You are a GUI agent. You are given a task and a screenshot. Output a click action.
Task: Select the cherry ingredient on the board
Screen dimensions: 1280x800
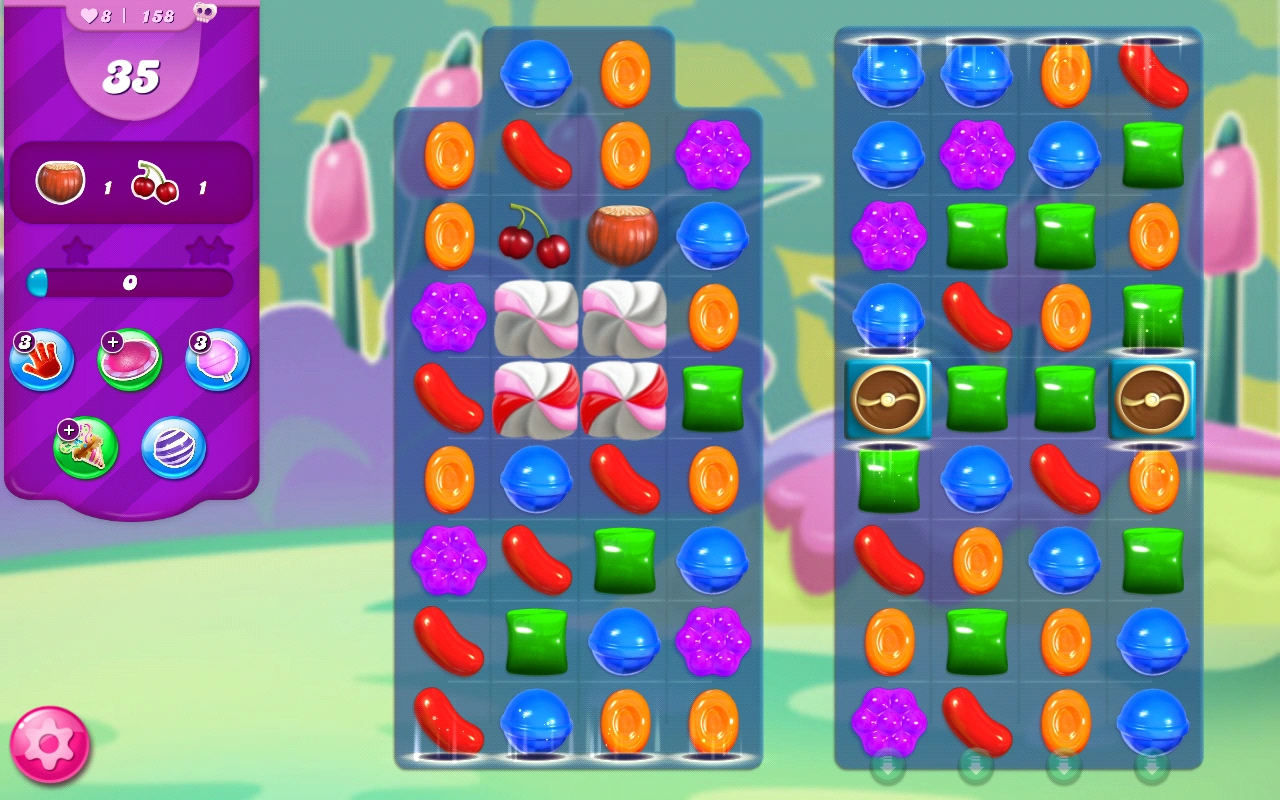535,237
